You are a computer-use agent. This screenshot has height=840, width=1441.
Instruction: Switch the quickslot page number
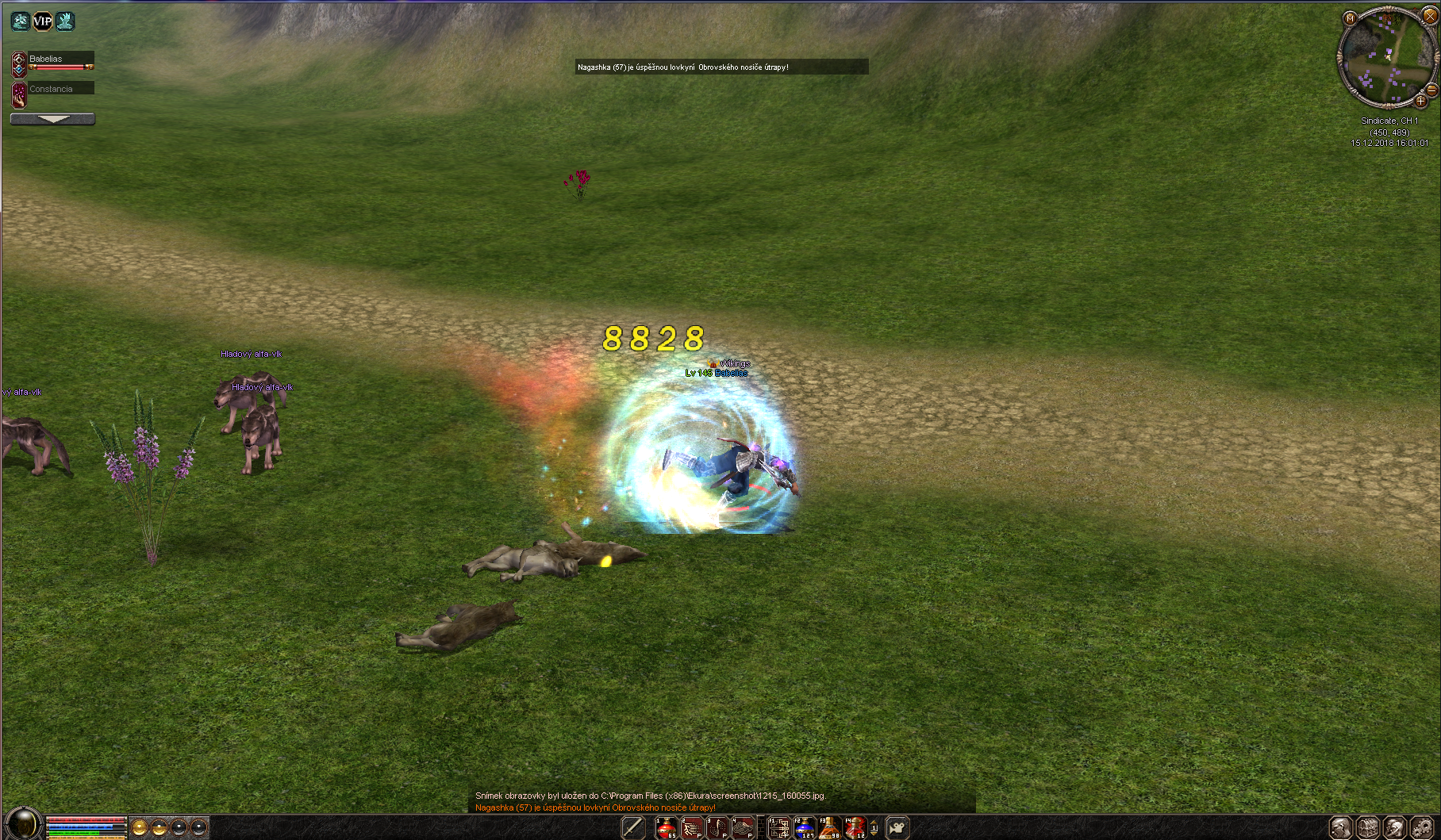874,828
